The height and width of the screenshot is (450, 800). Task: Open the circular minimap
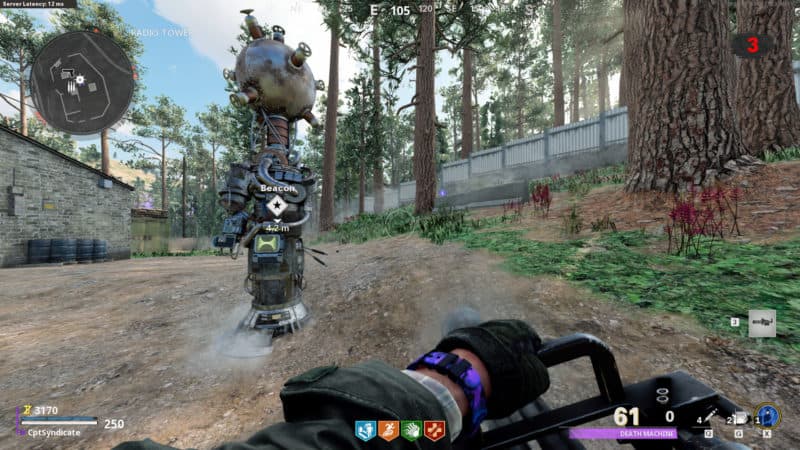coord(81,82)
